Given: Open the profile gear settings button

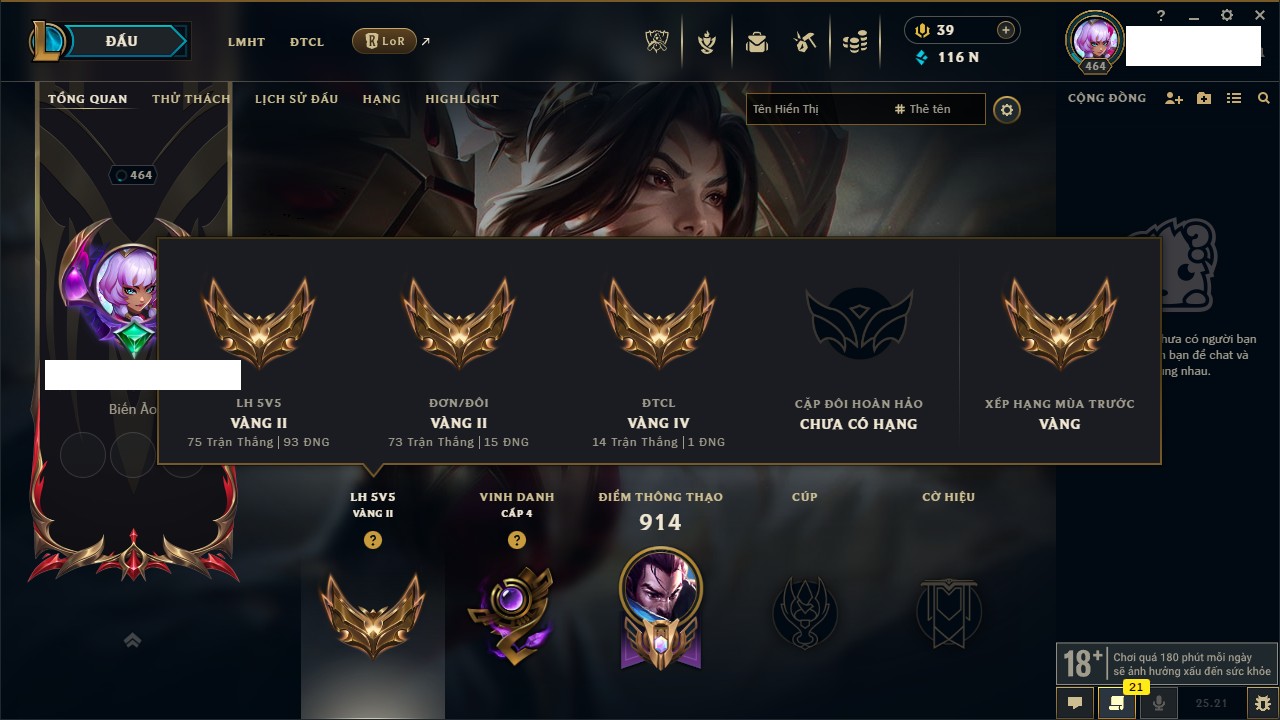Looking at the screenshot, I should 1007,110.
